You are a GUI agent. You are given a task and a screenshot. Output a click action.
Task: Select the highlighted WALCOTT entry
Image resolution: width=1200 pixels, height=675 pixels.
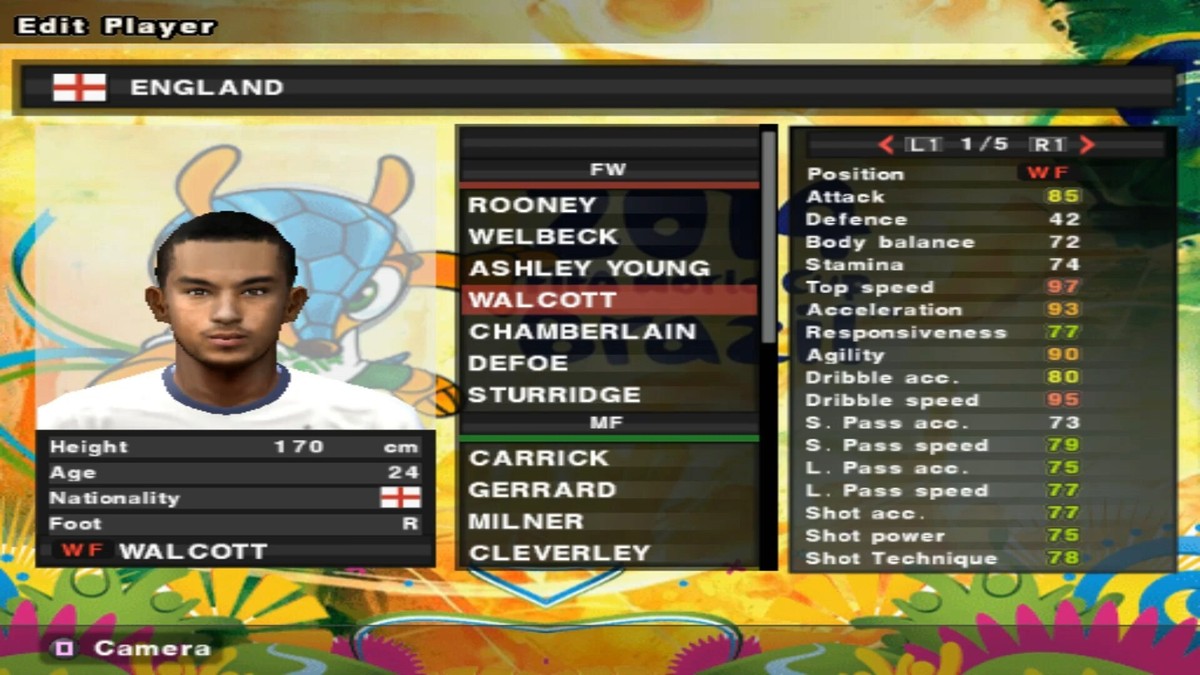(543, 300)
